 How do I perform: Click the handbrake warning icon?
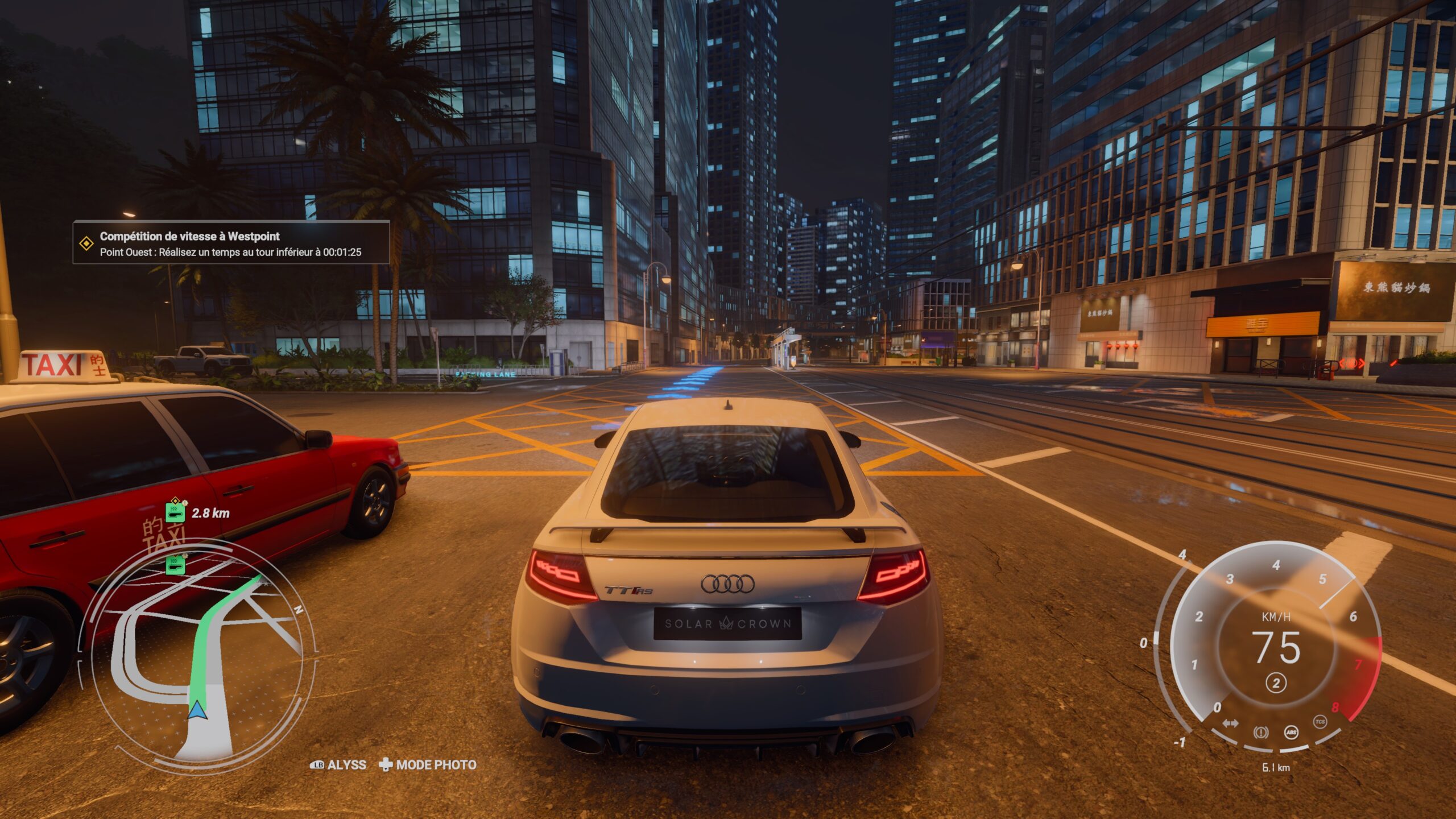pos(1260,732)
